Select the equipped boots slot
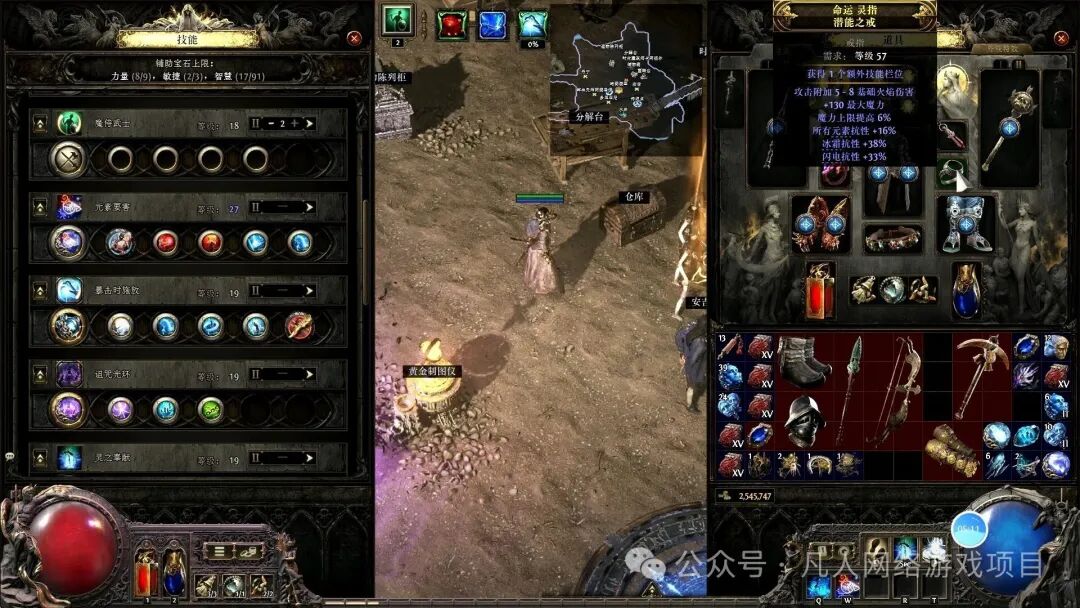The height and width of the screenshot is (608, 1080). 965,221
